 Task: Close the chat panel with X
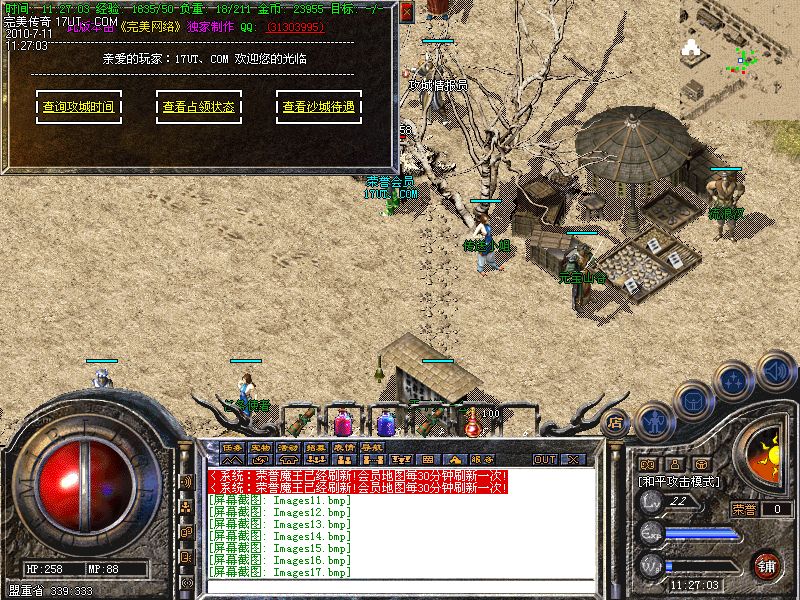(x=573, y=459)
